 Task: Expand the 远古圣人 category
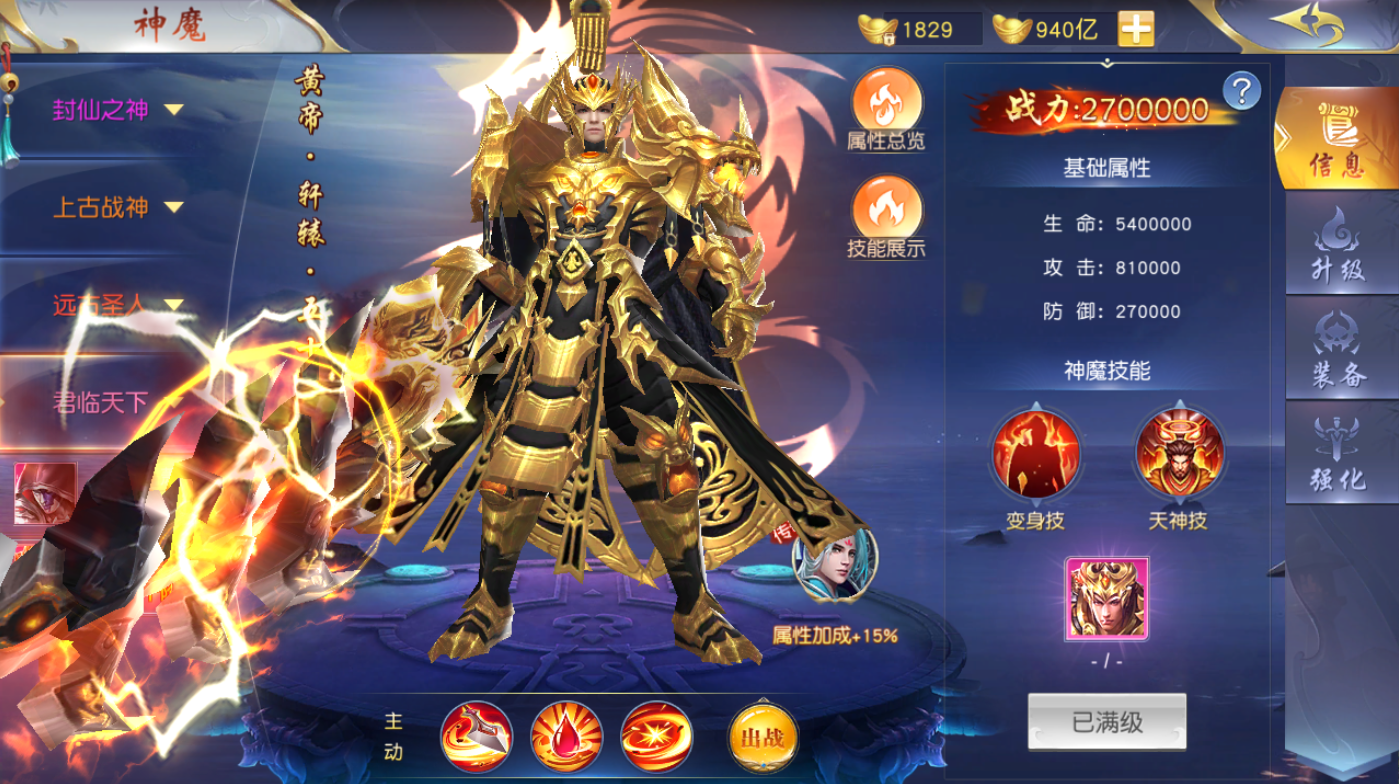(x=118, y=305)
